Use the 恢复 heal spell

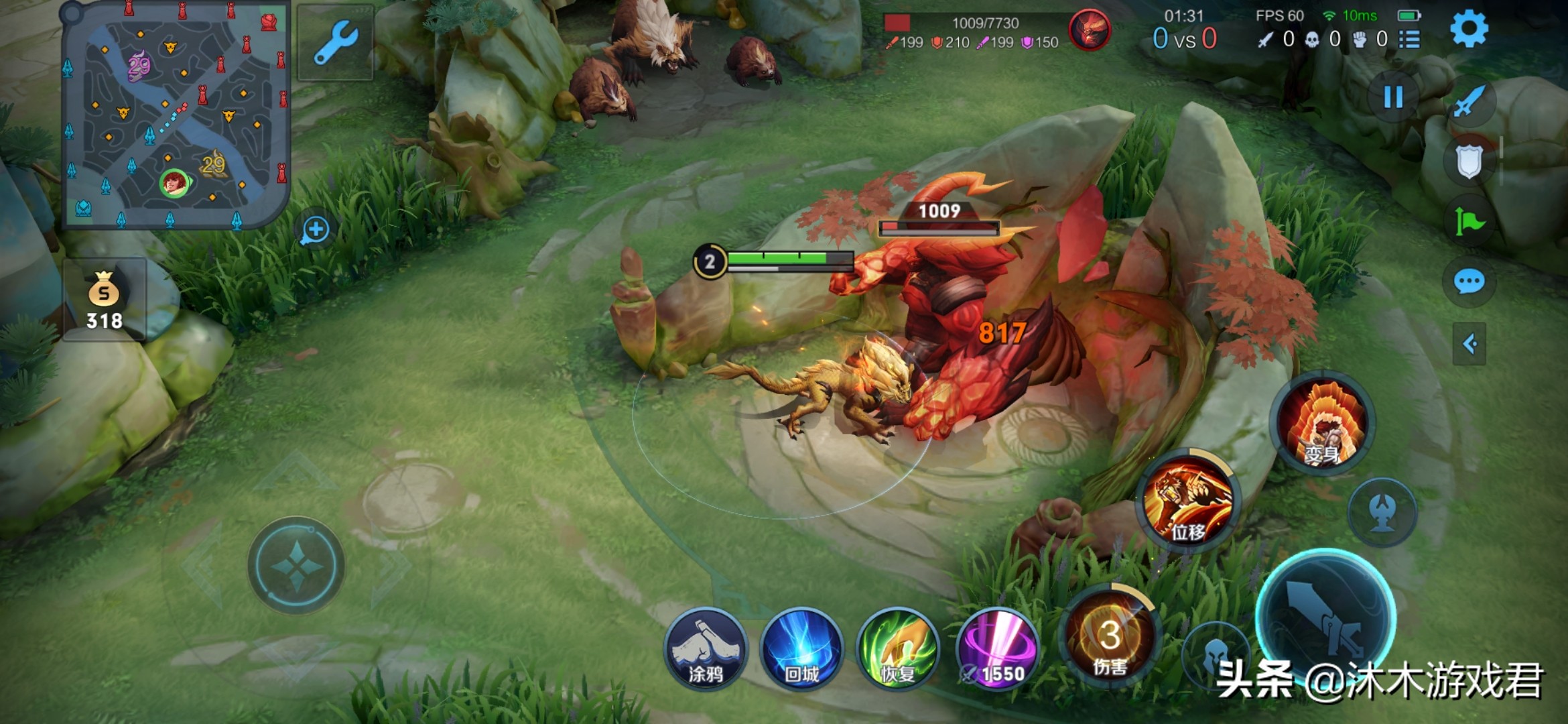(x=898, y=650)
